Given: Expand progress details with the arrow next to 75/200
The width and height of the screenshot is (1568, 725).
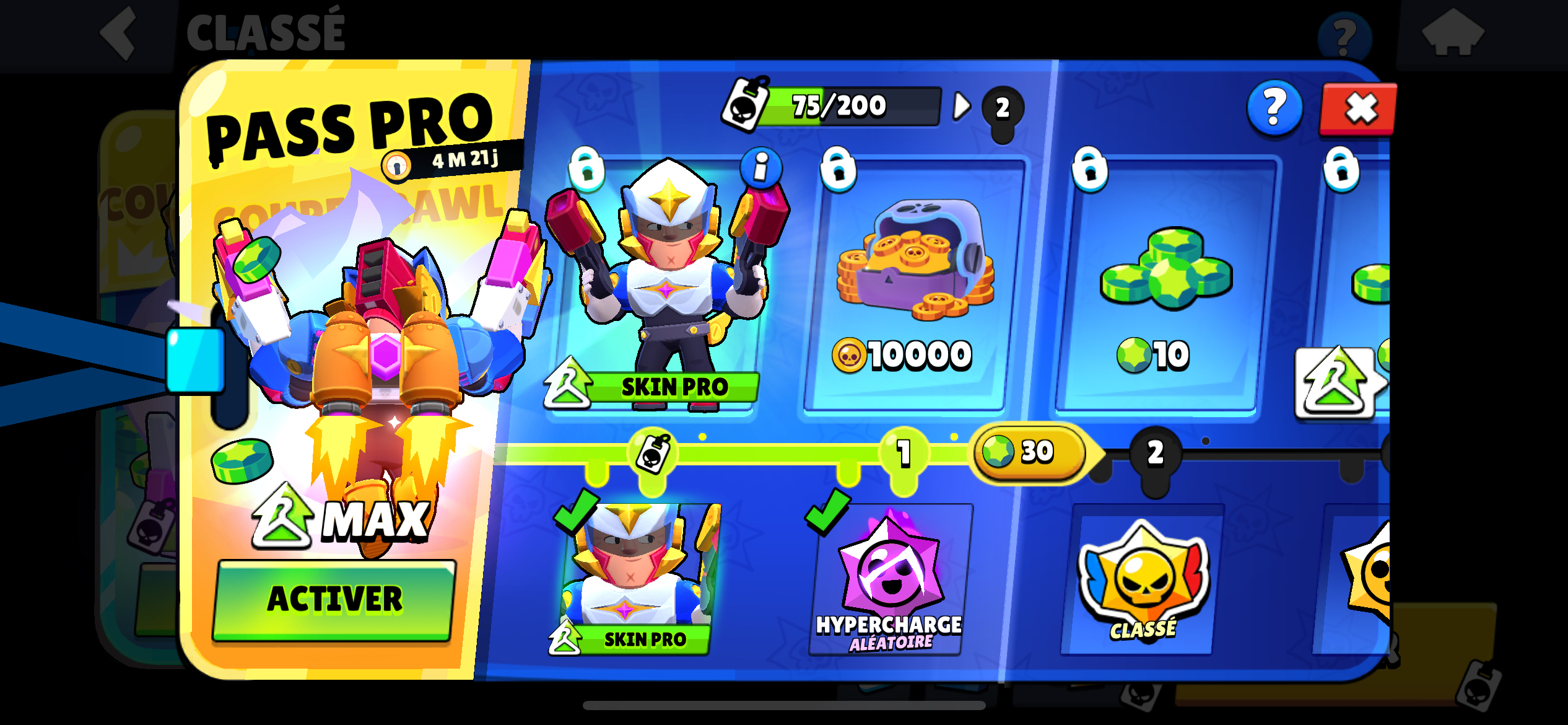Looking at the screenshot, I should (961, 105).
